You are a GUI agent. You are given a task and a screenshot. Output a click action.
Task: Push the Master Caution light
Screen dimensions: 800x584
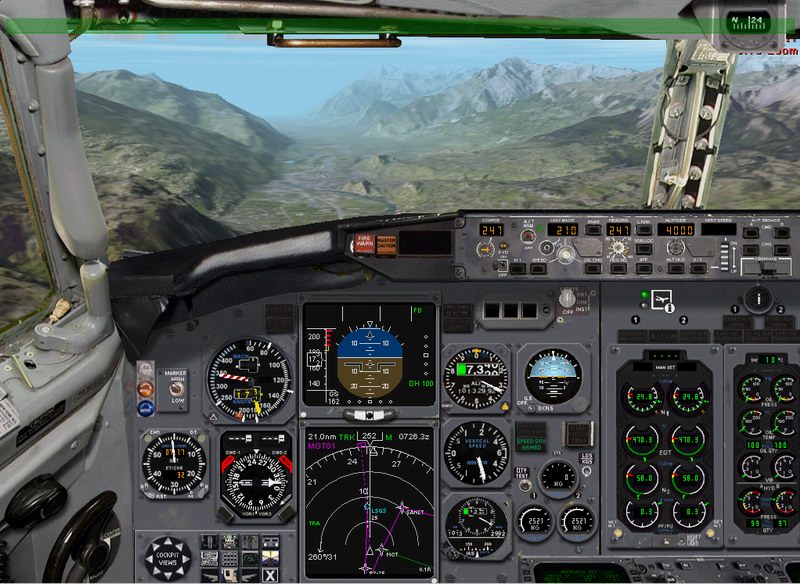386,244
